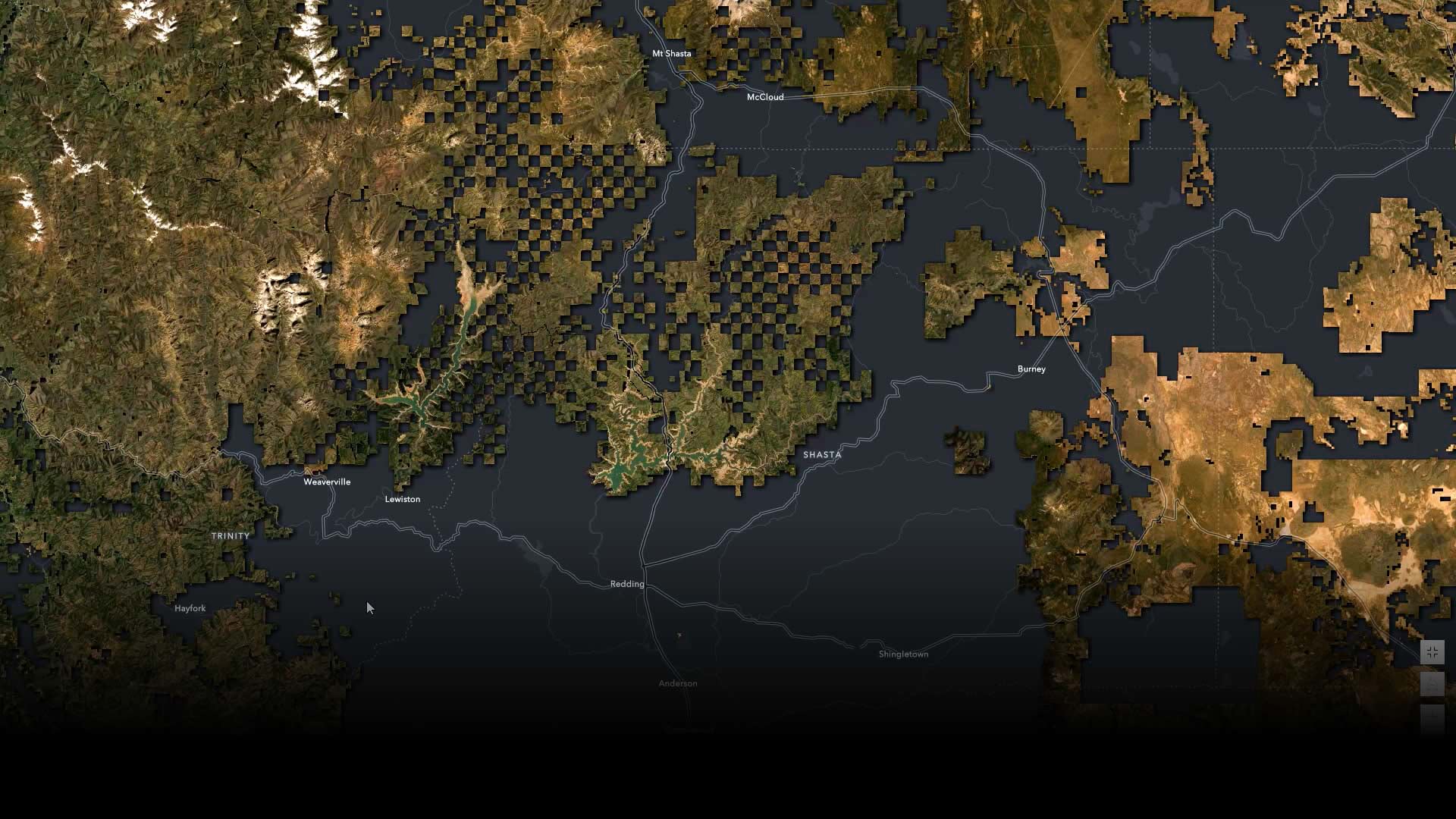
Task: Select the TRINITY county label
Action: click(231, 535)
